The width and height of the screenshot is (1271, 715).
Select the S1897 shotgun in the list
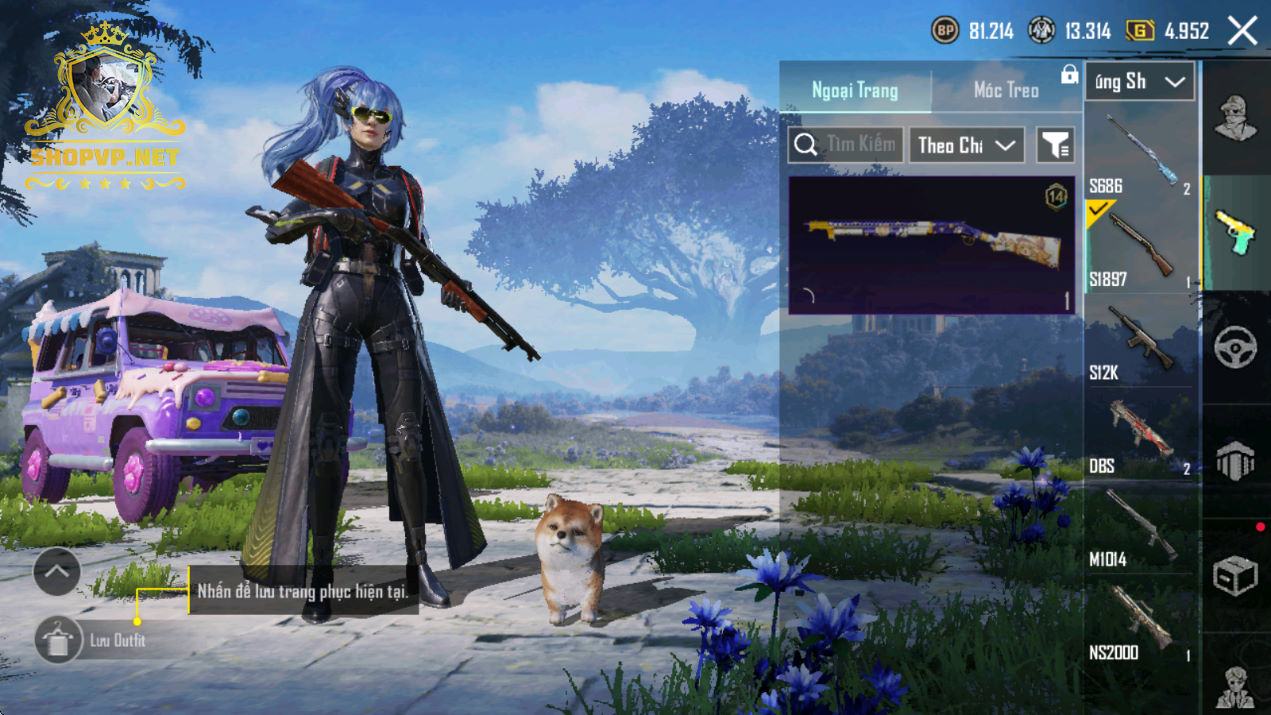pos(1140,247)
